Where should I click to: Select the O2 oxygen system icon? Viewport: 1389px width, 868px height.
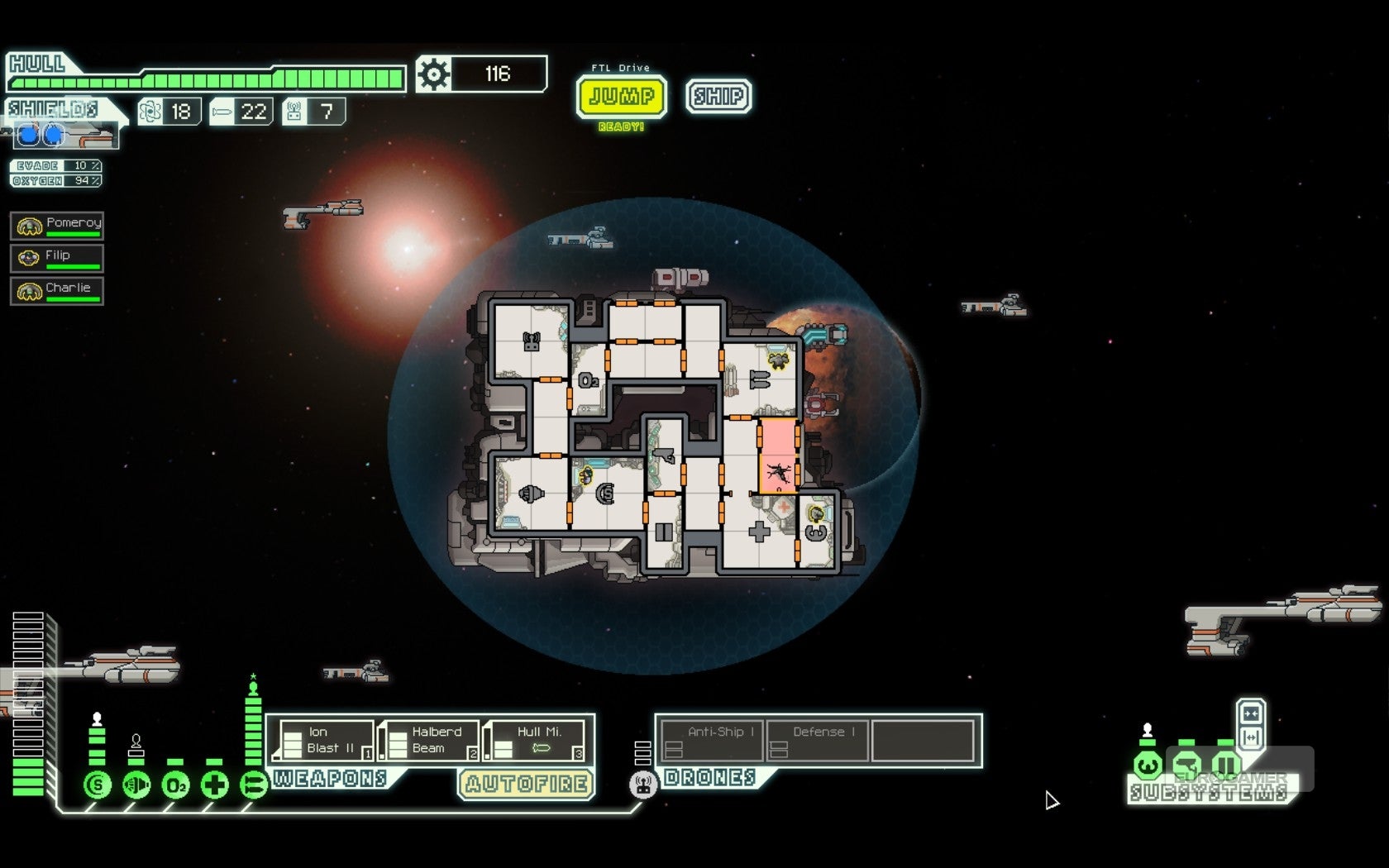(x=175, y=785)
